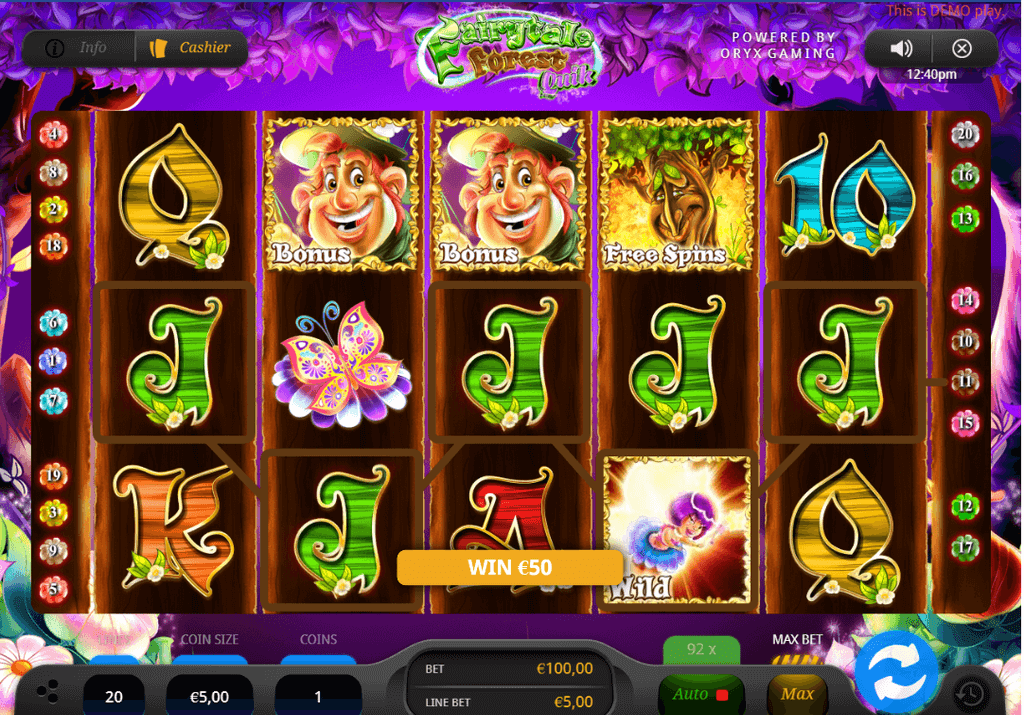Select payline marker 11 on the right

pos(964,381)
